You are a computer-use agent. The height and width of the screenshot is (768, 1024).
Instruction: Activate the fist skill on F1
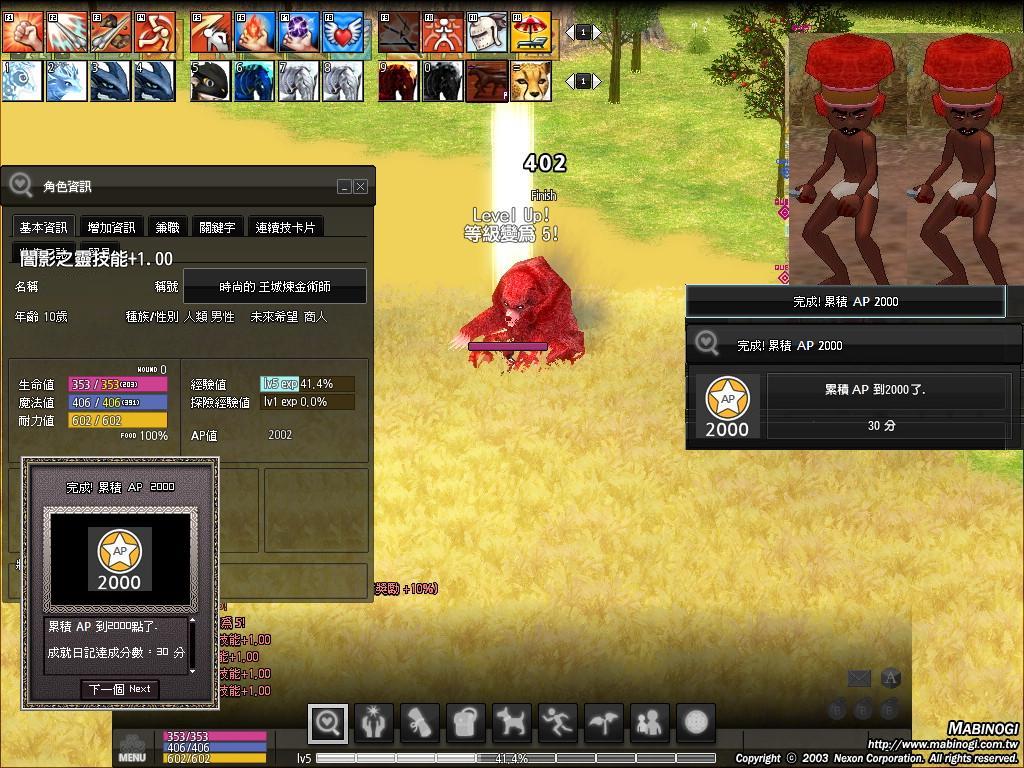click(21, 33)
